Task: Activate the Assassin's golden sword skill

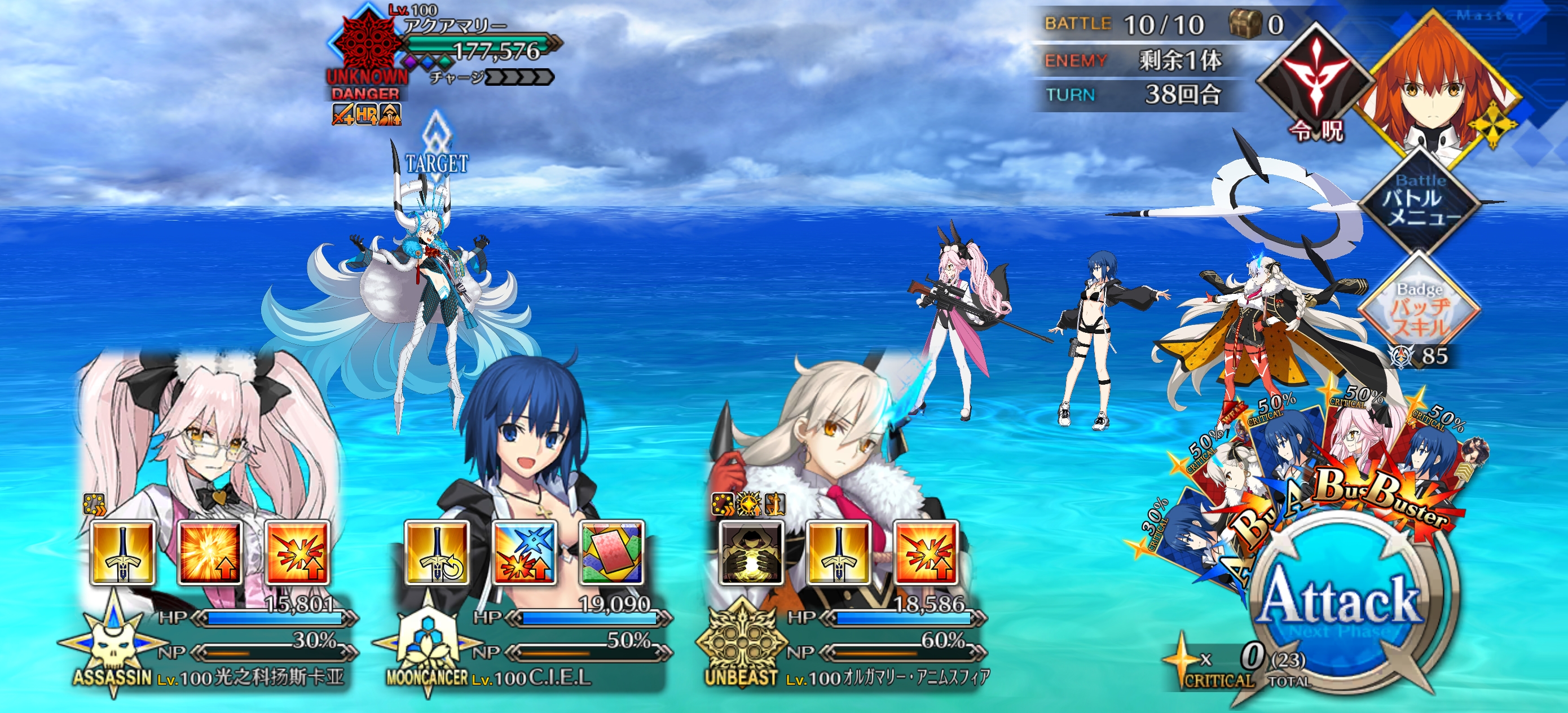Action: click(x=122, y=553)
